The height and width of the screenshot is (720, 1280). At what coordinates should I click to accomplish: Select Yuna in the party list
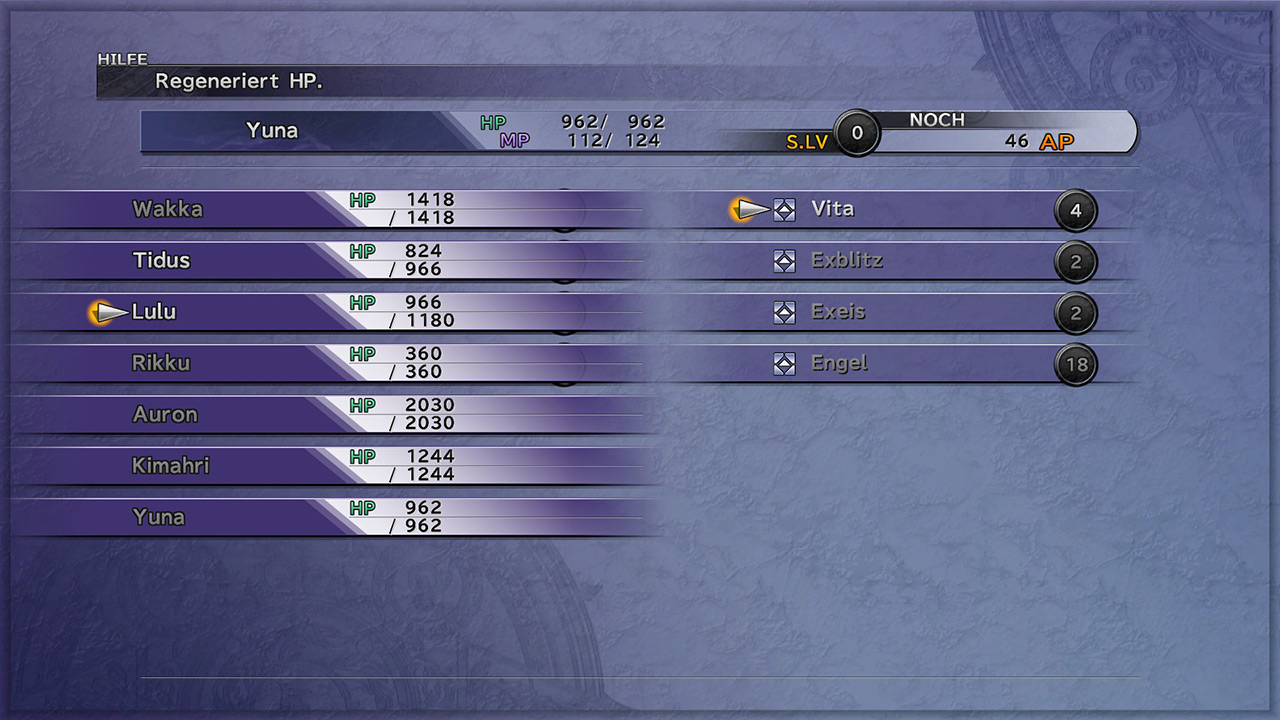pos(159,517)
